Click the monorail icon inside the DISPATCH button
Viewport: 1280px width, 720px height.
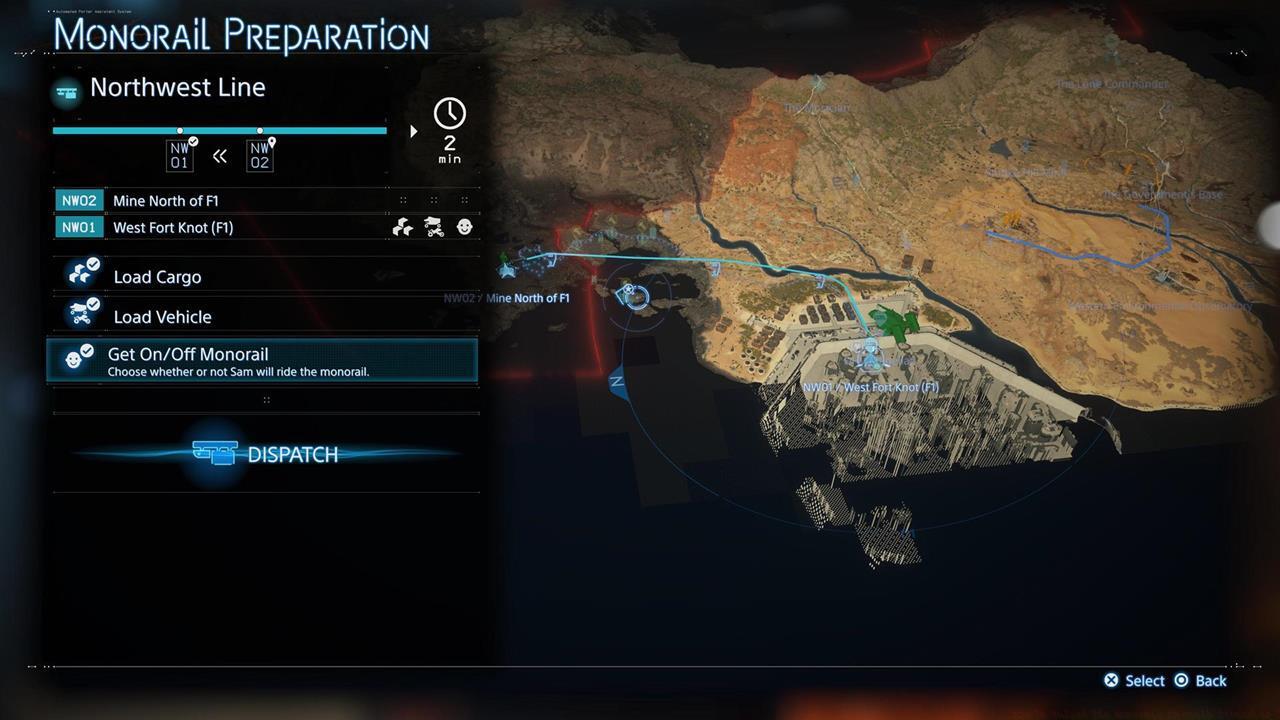pyautogui.click(x=217, y=453)
